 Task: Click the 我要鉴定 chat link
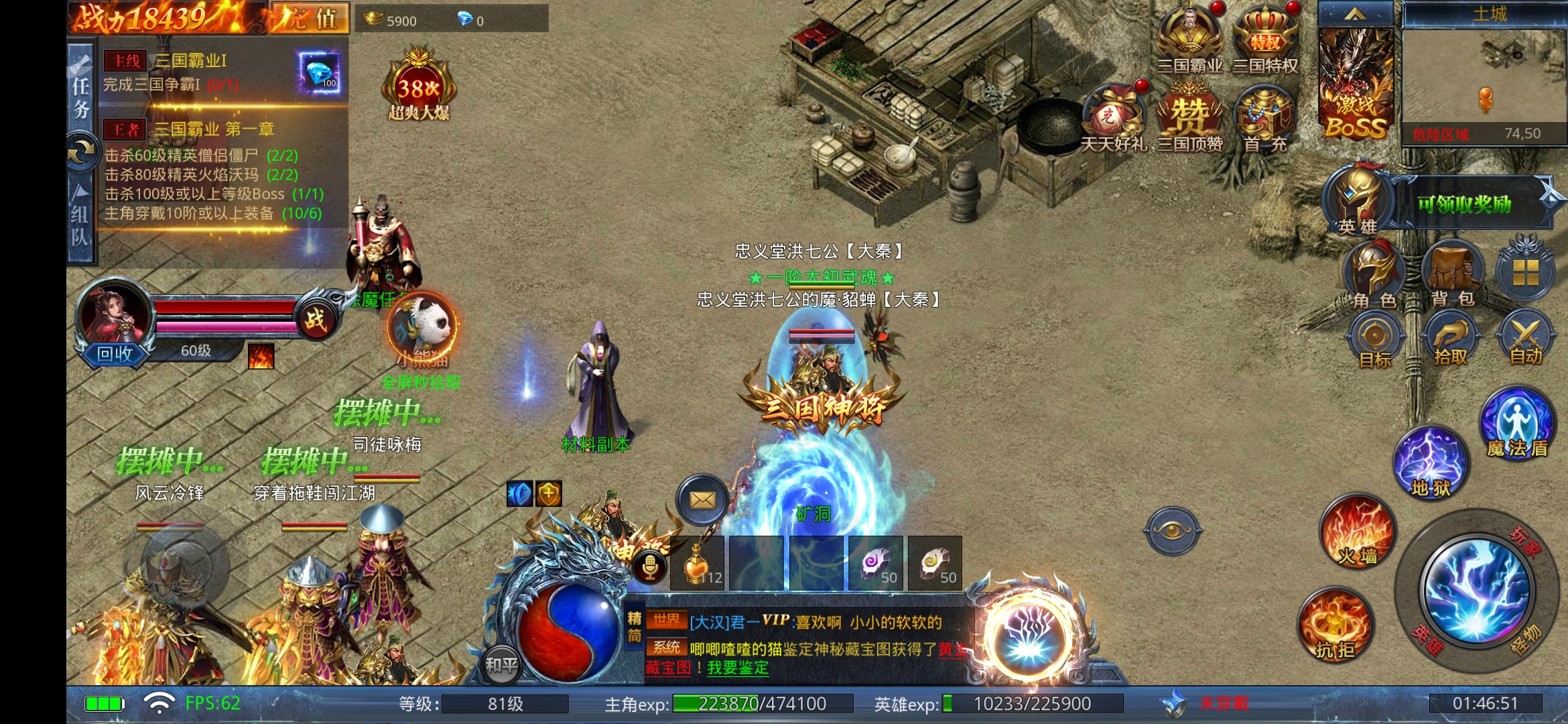click(738, 668)
